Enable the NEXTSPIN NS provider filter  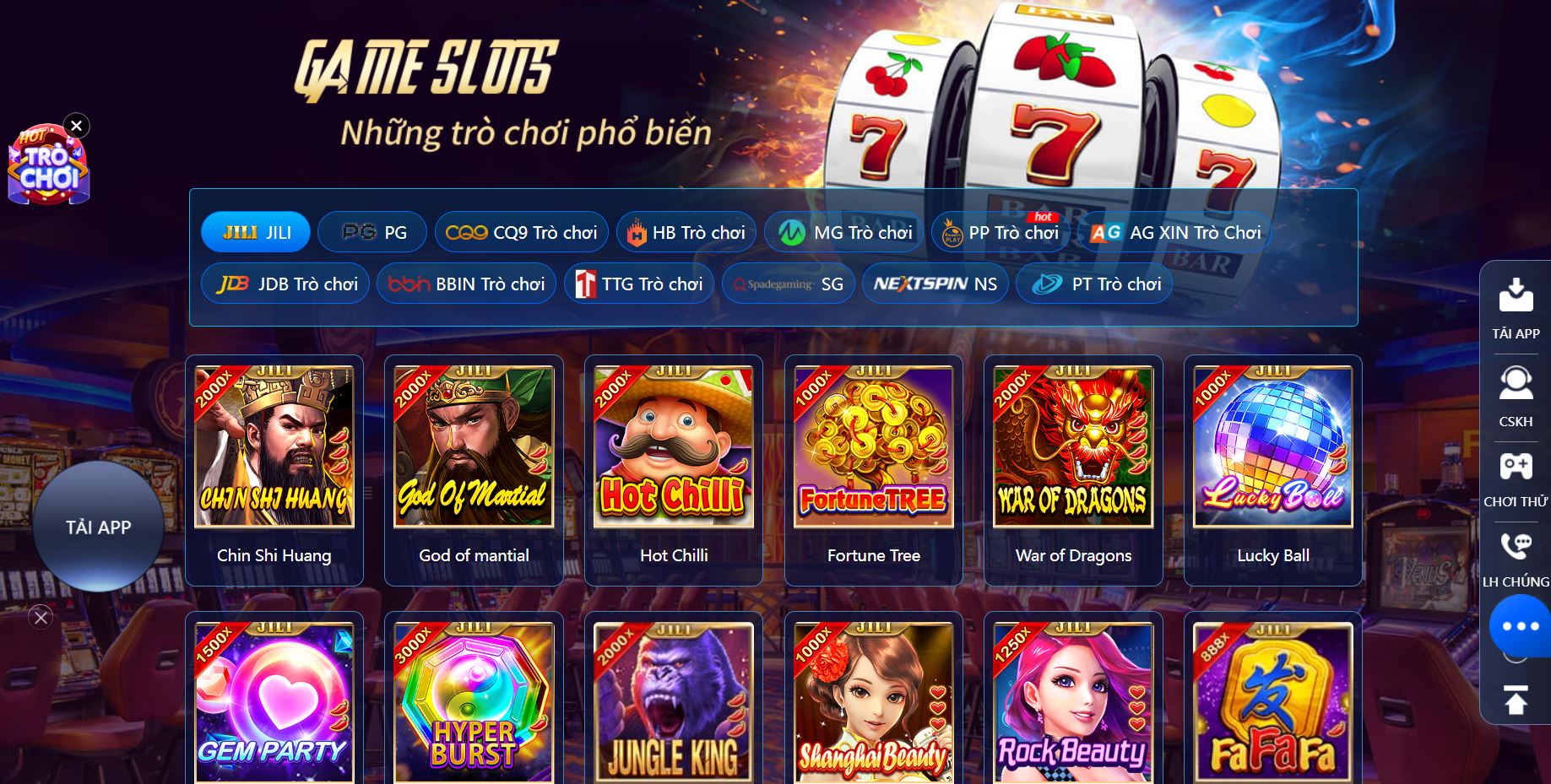click(935, 284)
